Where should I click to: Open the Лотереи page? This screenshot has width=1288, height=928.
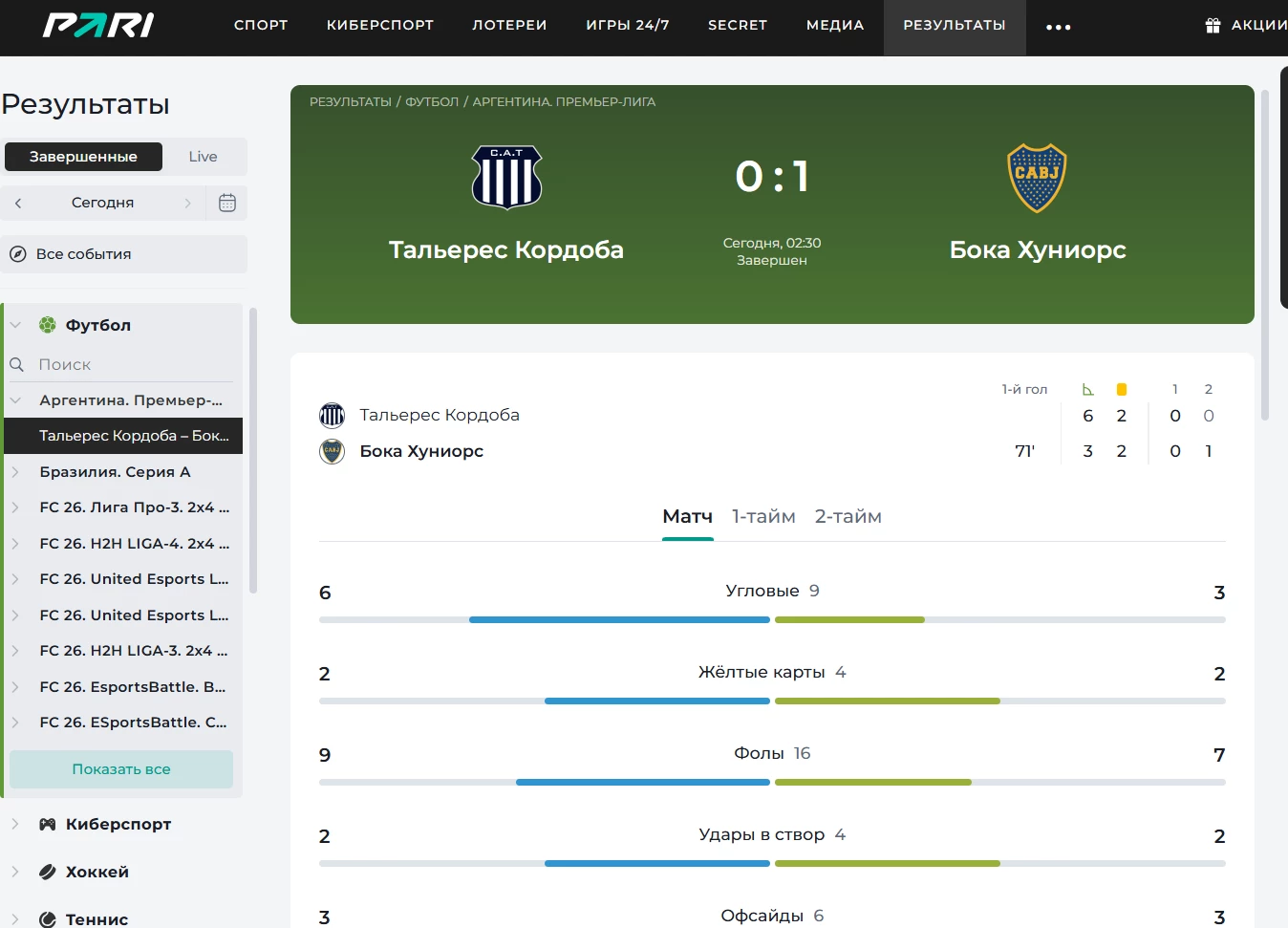coord(509,25)
